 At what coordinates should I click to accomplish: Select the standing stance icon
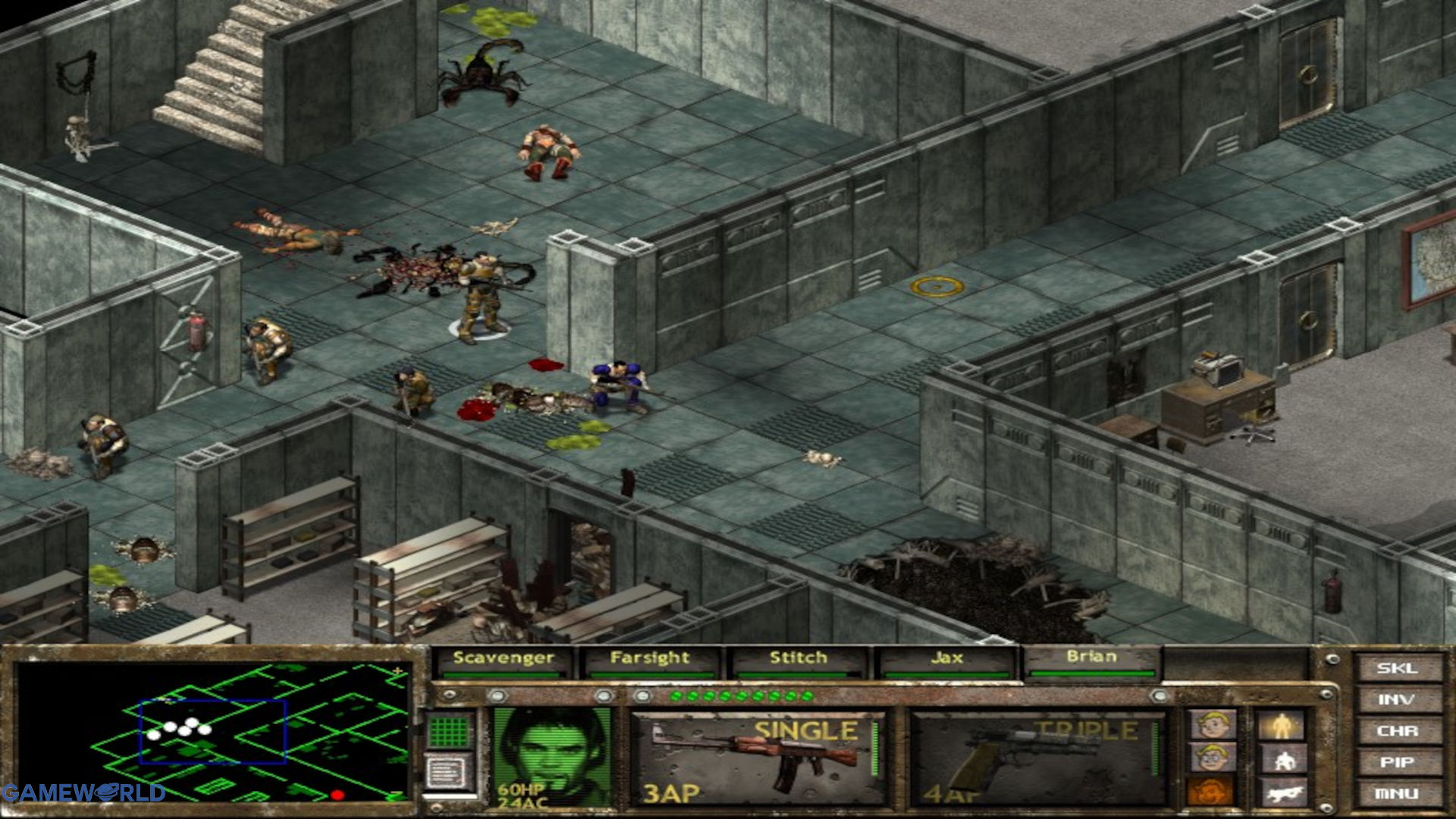(1282, 724)
